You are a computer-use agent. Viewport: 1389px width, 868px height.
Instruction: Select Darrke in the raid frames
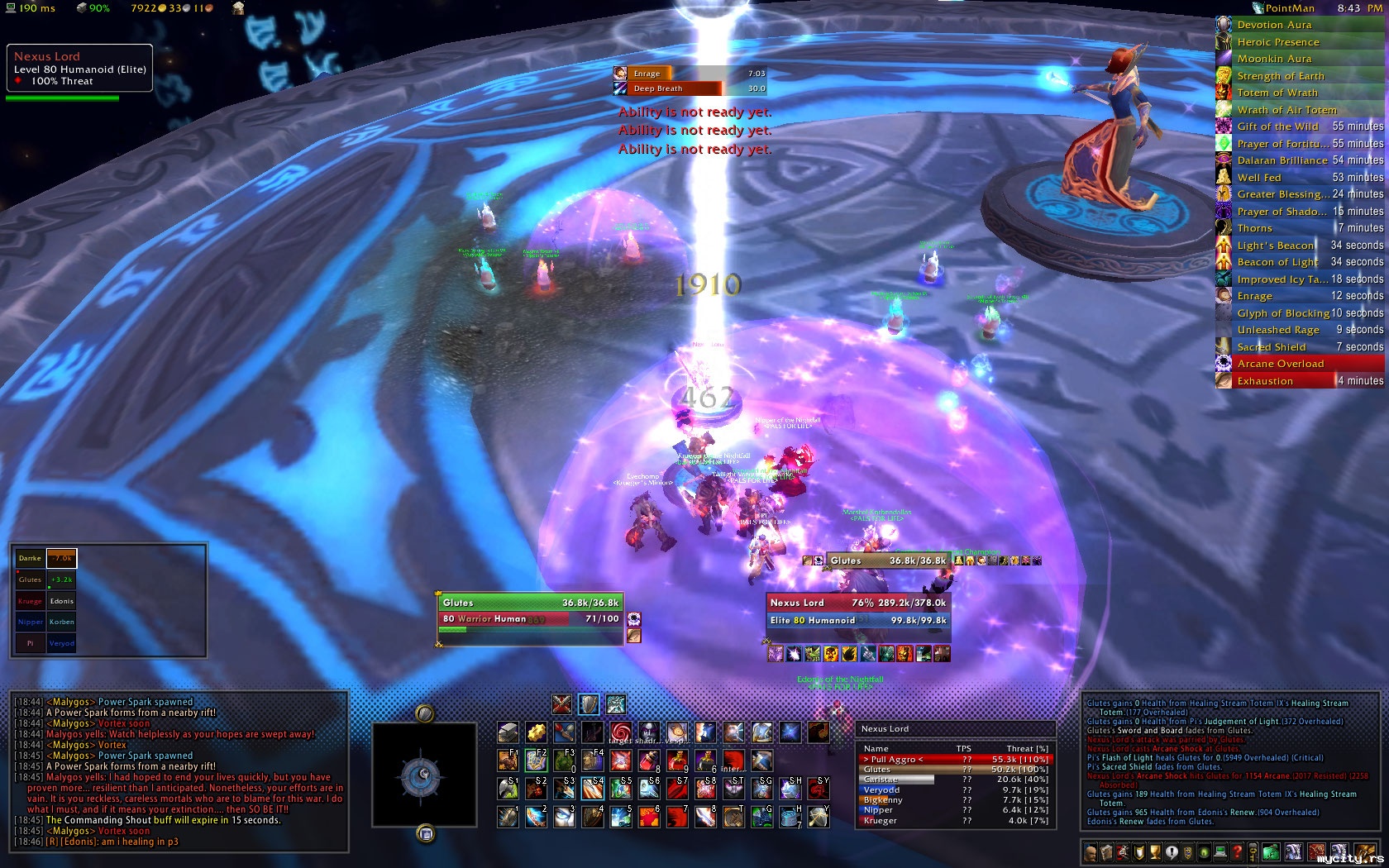(x=30, y=558)
